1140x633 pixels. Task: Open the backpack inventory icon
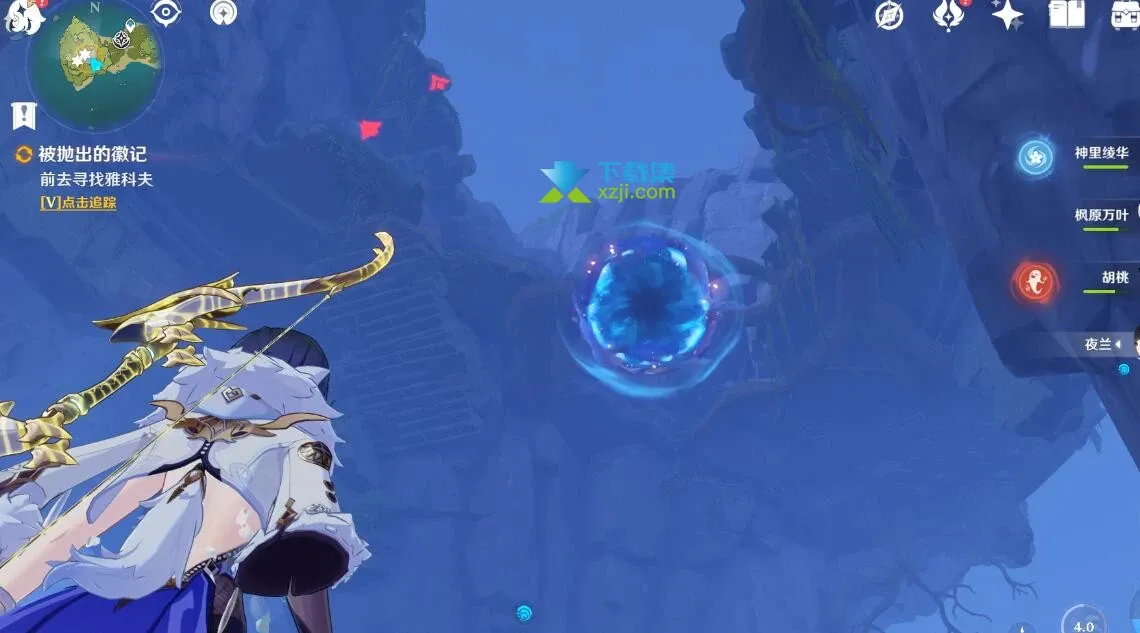click(1126, 14)
